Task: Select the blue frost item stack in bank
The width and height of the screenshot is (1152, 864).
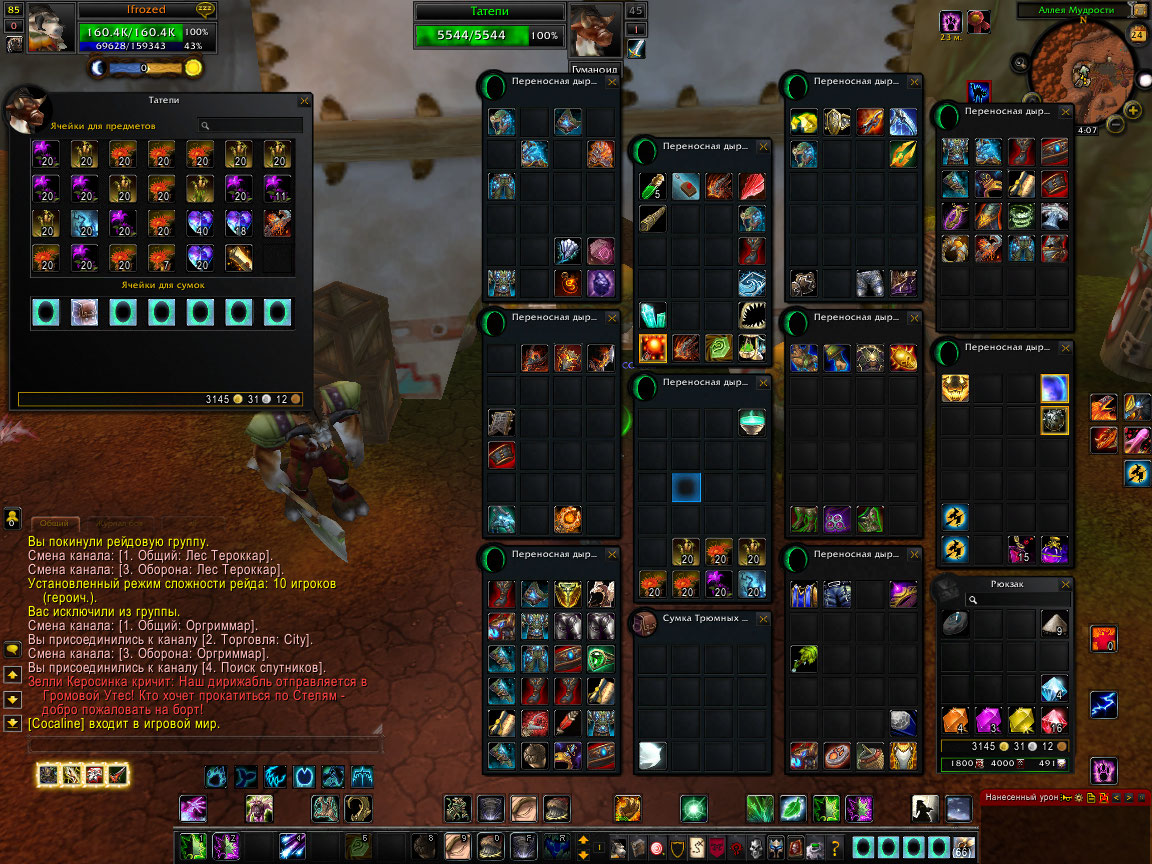Action: click(85, 222)
